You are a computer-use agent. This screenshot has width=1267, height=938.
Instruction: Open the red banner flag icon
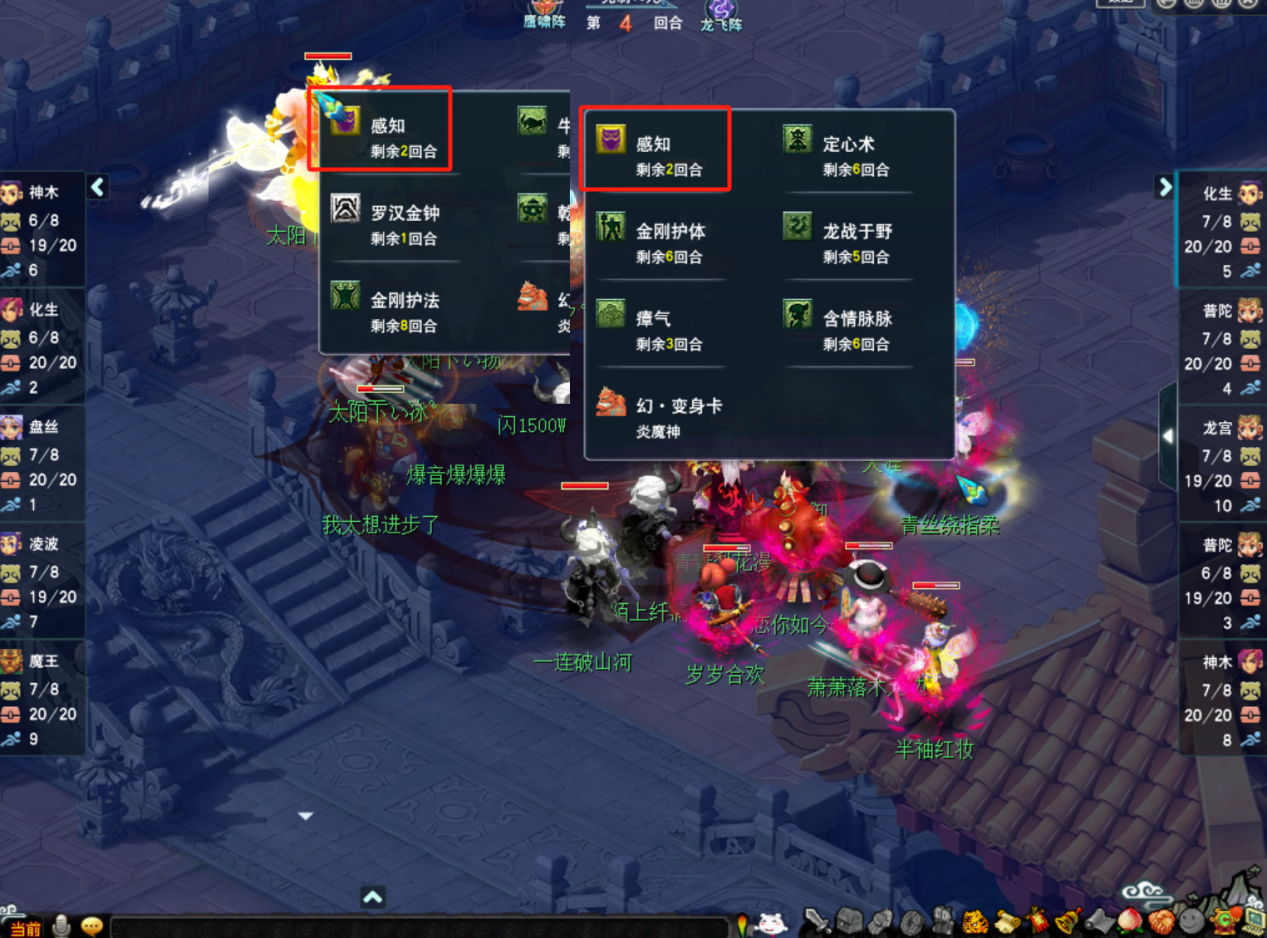pyautogui.click(x=1039, y=921)
